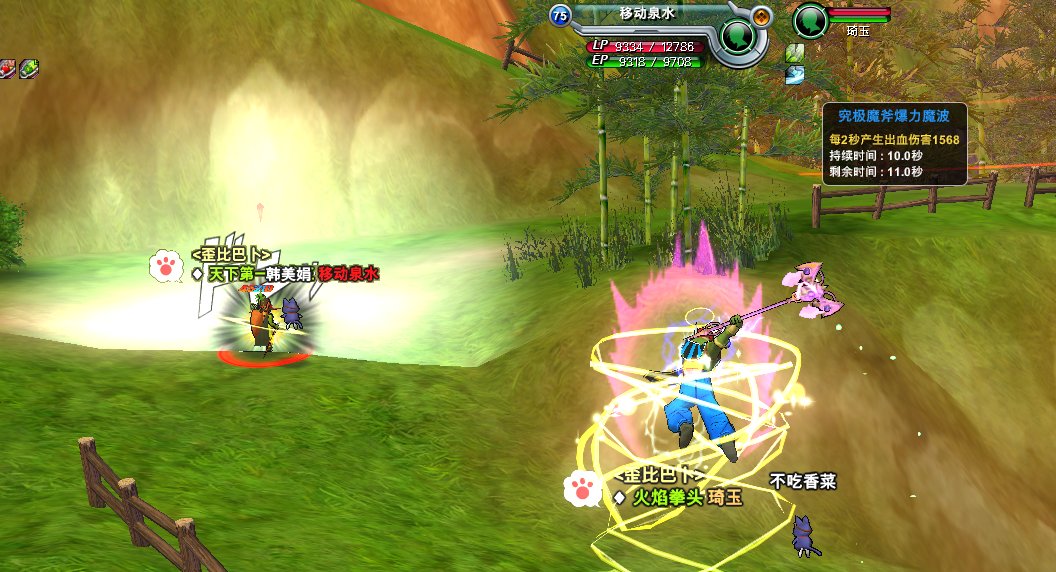This screenshot has width=1056, height=572.
Task: Click the green capsule buff icon
Action: [29, 68]
